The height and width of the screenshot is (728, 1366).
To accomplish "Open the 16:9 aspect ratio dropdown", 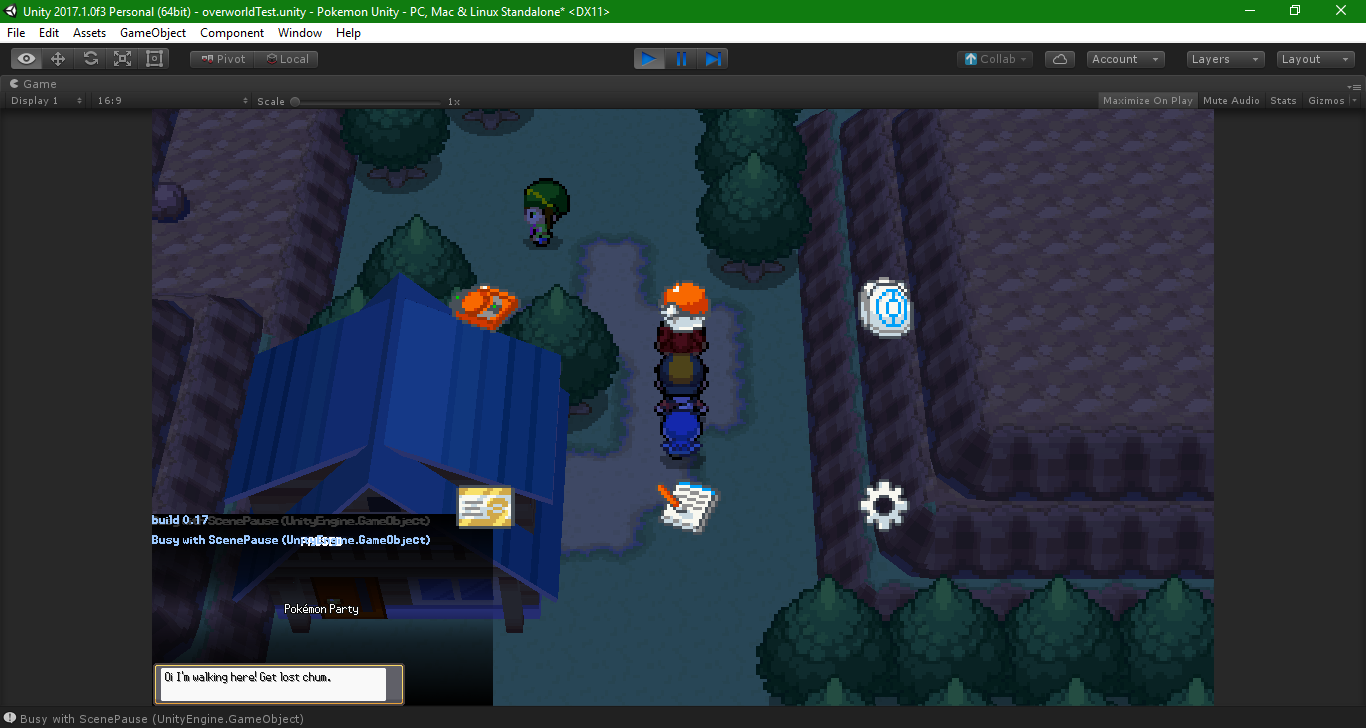I will coord(170,100).
